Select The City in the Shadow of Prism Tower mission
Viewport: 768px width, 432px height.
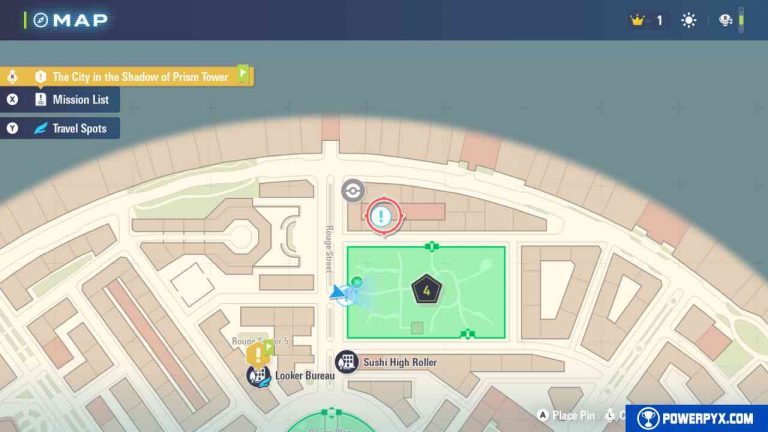pos(140,76)
